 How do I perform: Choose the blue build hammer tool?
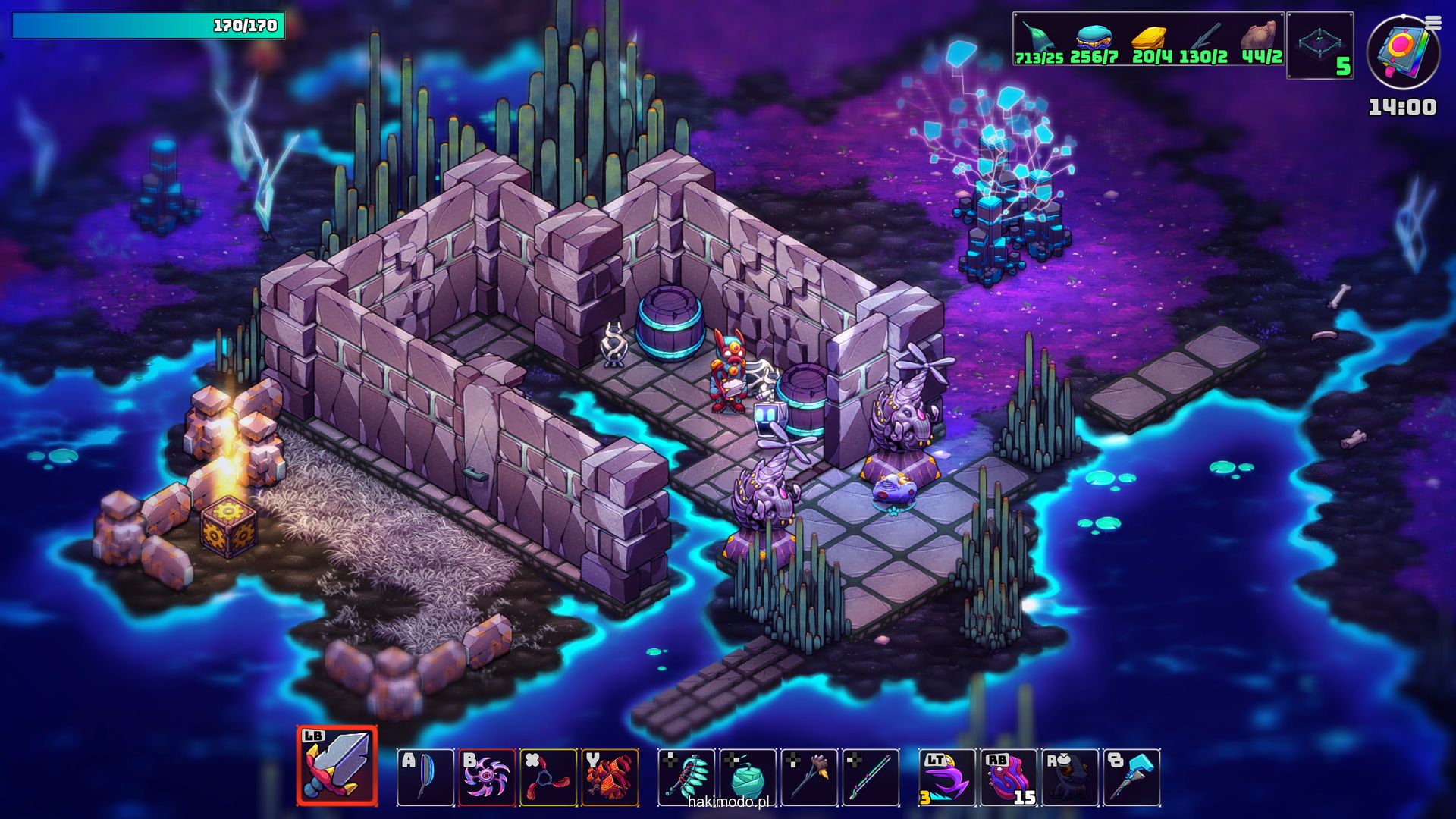pyautogui.click(x=1131, y=777)
